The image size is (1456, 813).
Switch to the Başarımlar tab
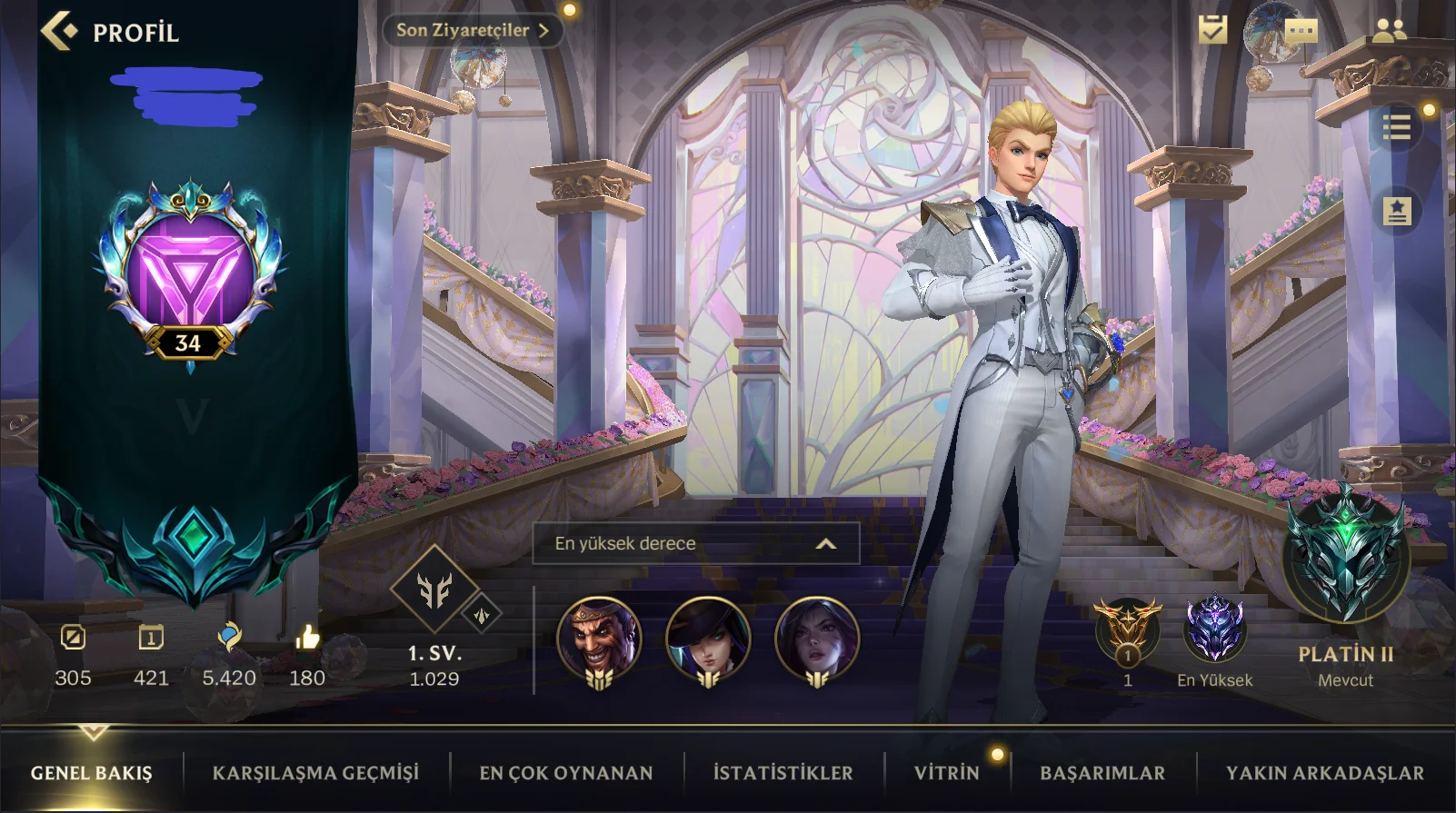1102,773
